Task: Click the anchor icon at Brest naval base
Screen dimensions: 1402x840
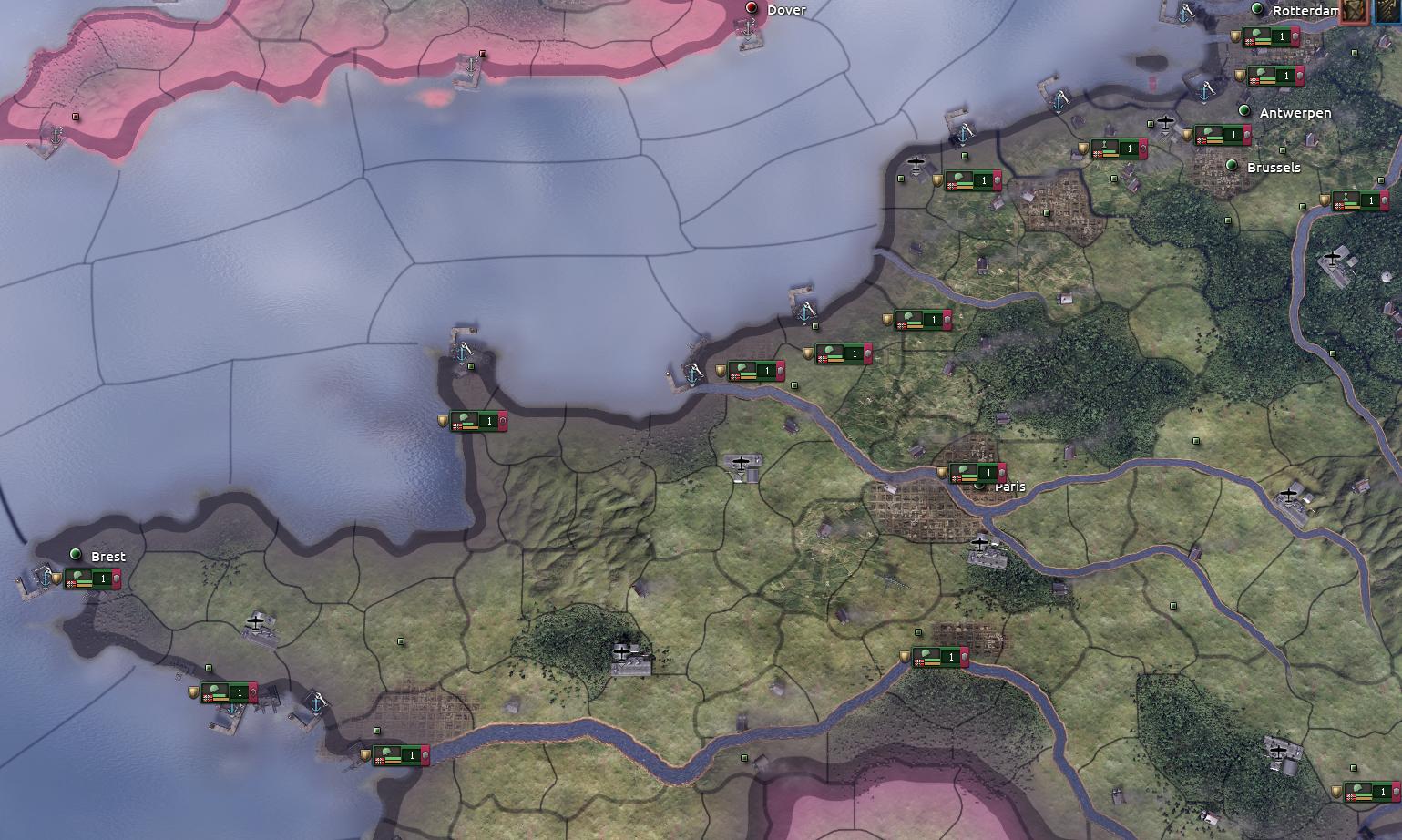Action: [x=46, y=579]
